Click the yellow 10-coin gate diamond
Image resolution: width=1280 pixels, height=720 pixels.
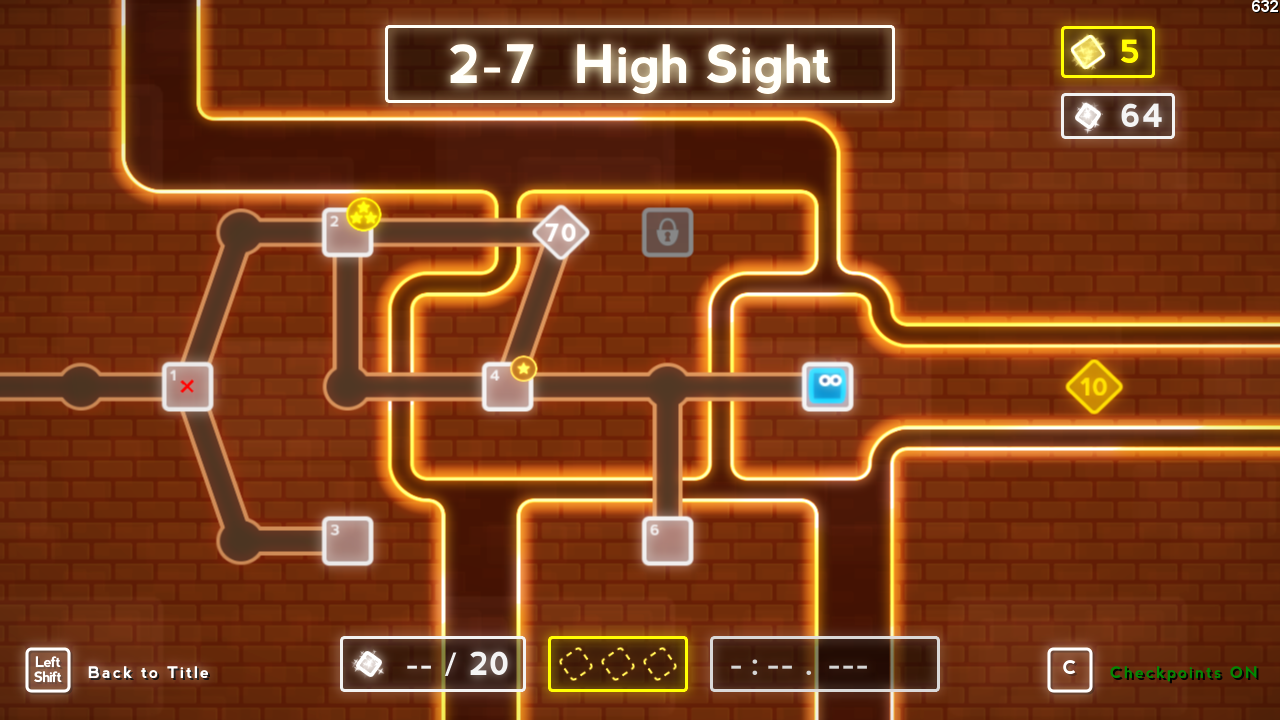point(1094,387)
